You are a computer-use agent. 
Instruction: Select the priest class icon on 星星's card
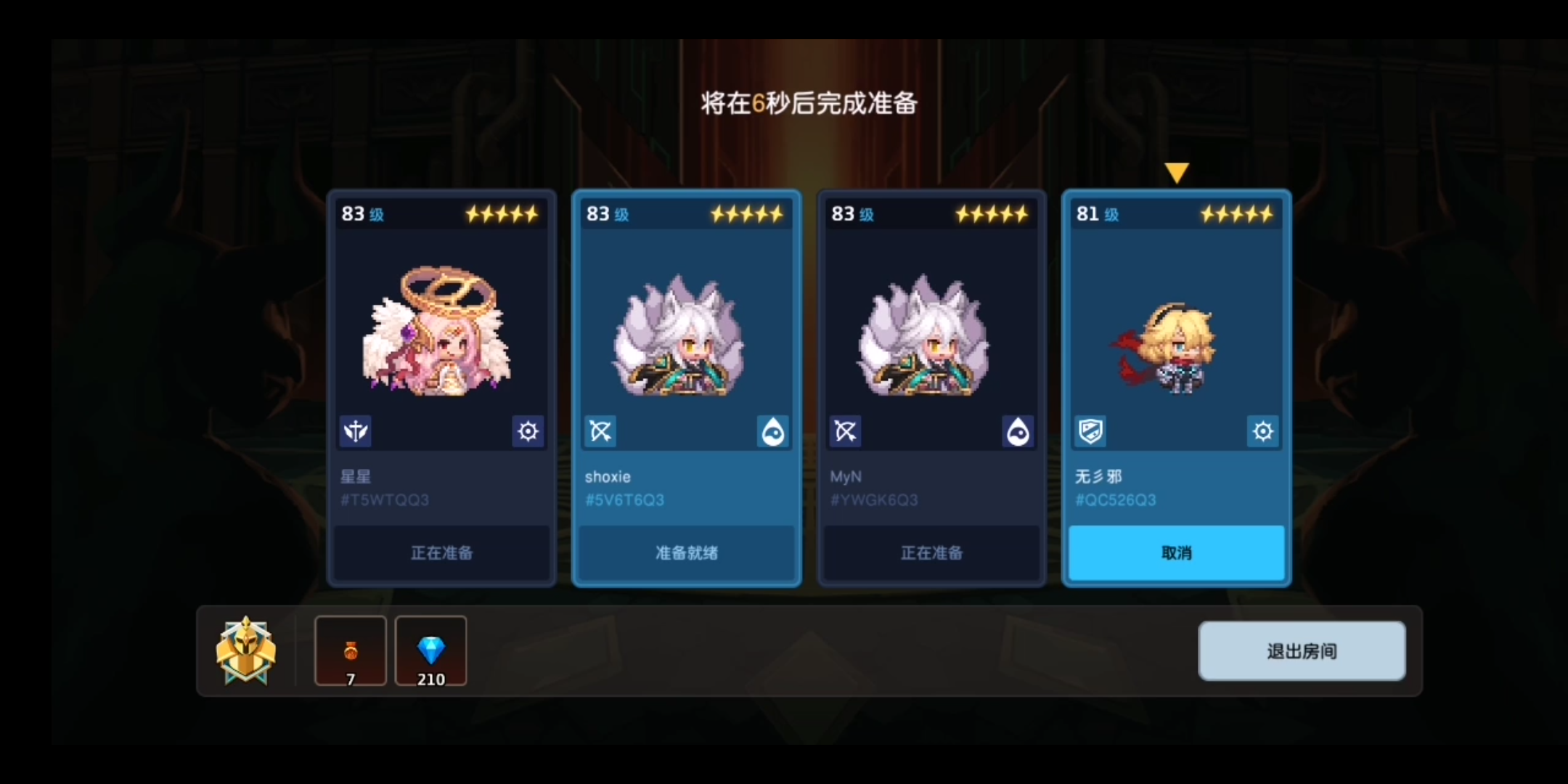point(355,431)
